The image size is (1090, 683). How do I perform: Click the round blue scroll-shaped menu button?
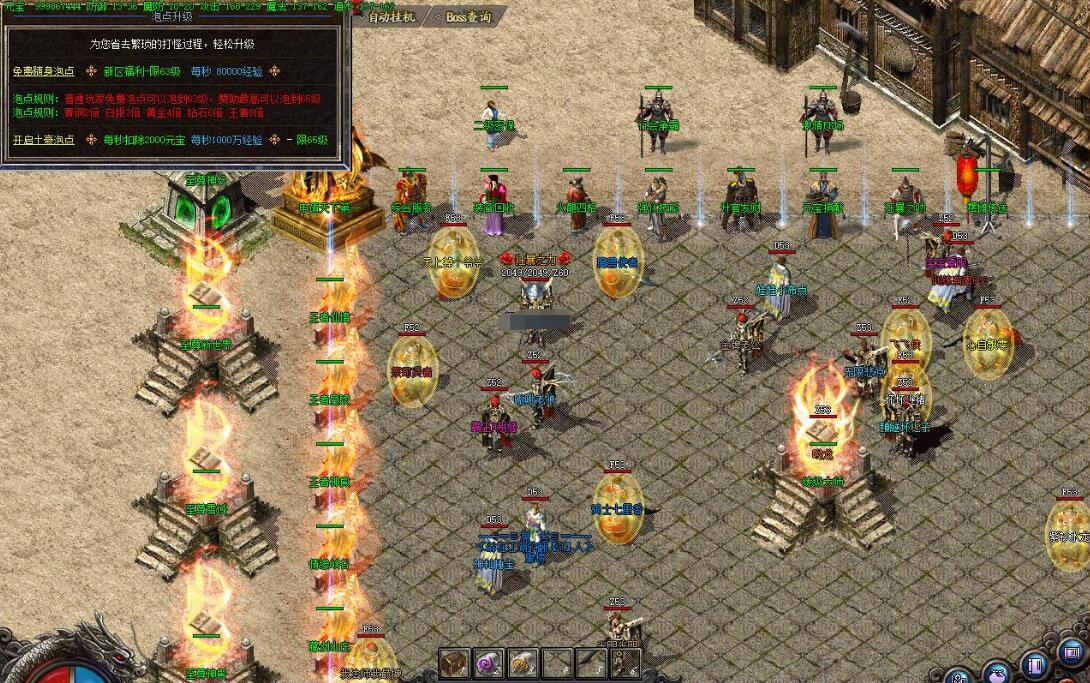pos(1034,665)
